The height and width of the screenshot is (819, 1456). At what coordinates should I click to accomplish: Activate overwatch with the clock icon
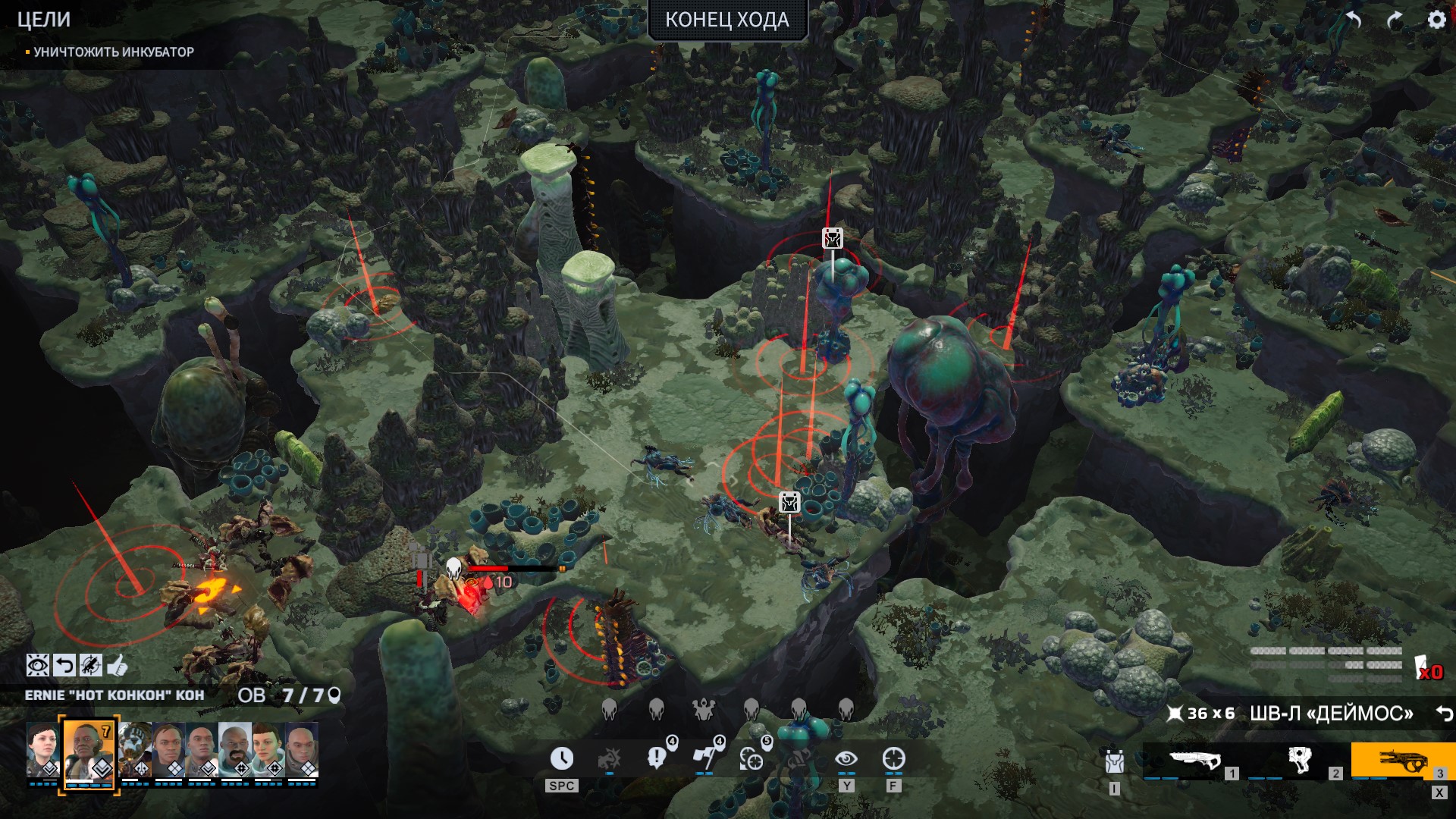tap(561, 758)
